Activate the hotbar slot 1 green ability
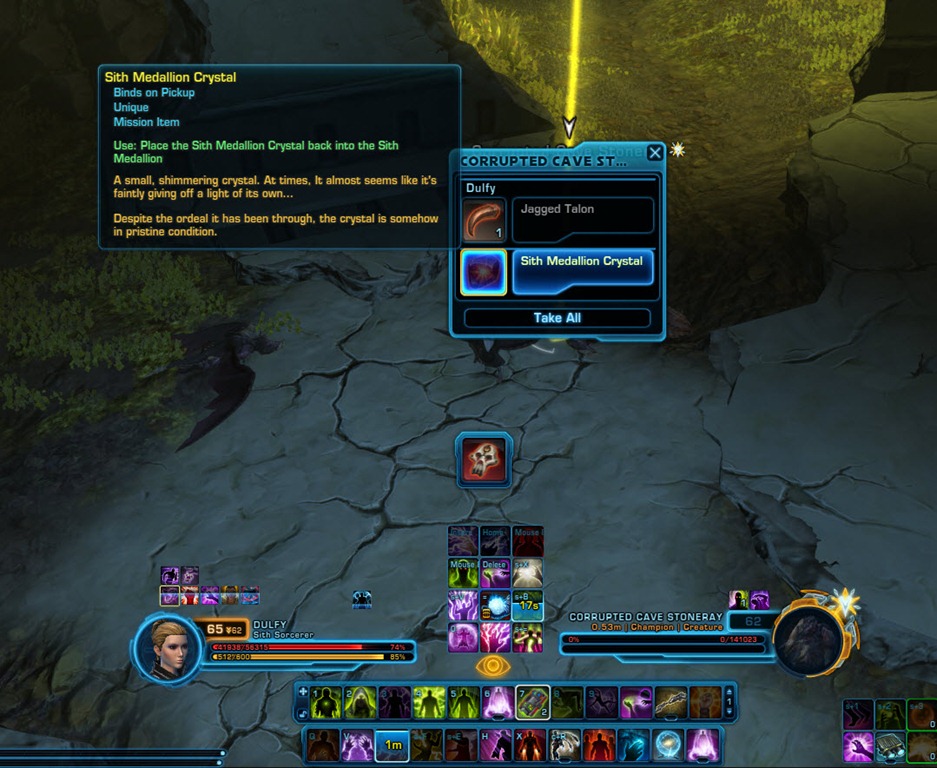 325,703
